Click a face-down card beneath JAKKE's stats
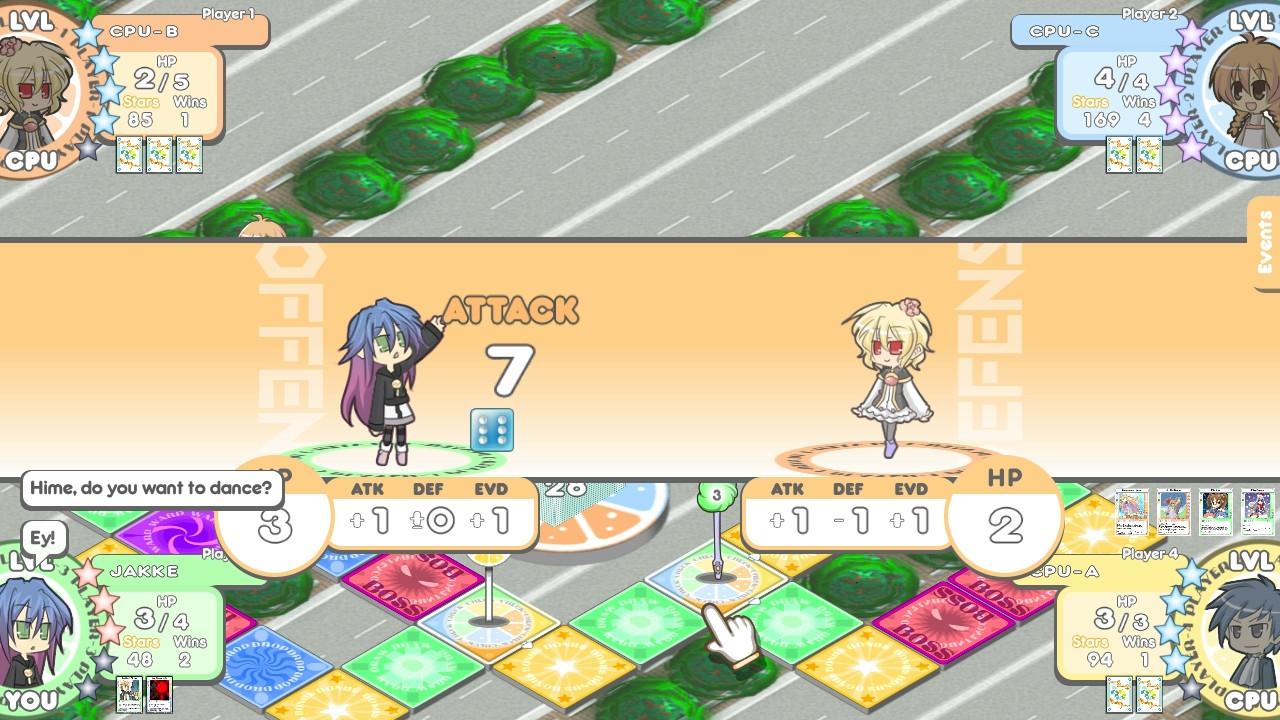Screen dimensions: 1280x720 (x=131, y=692)
